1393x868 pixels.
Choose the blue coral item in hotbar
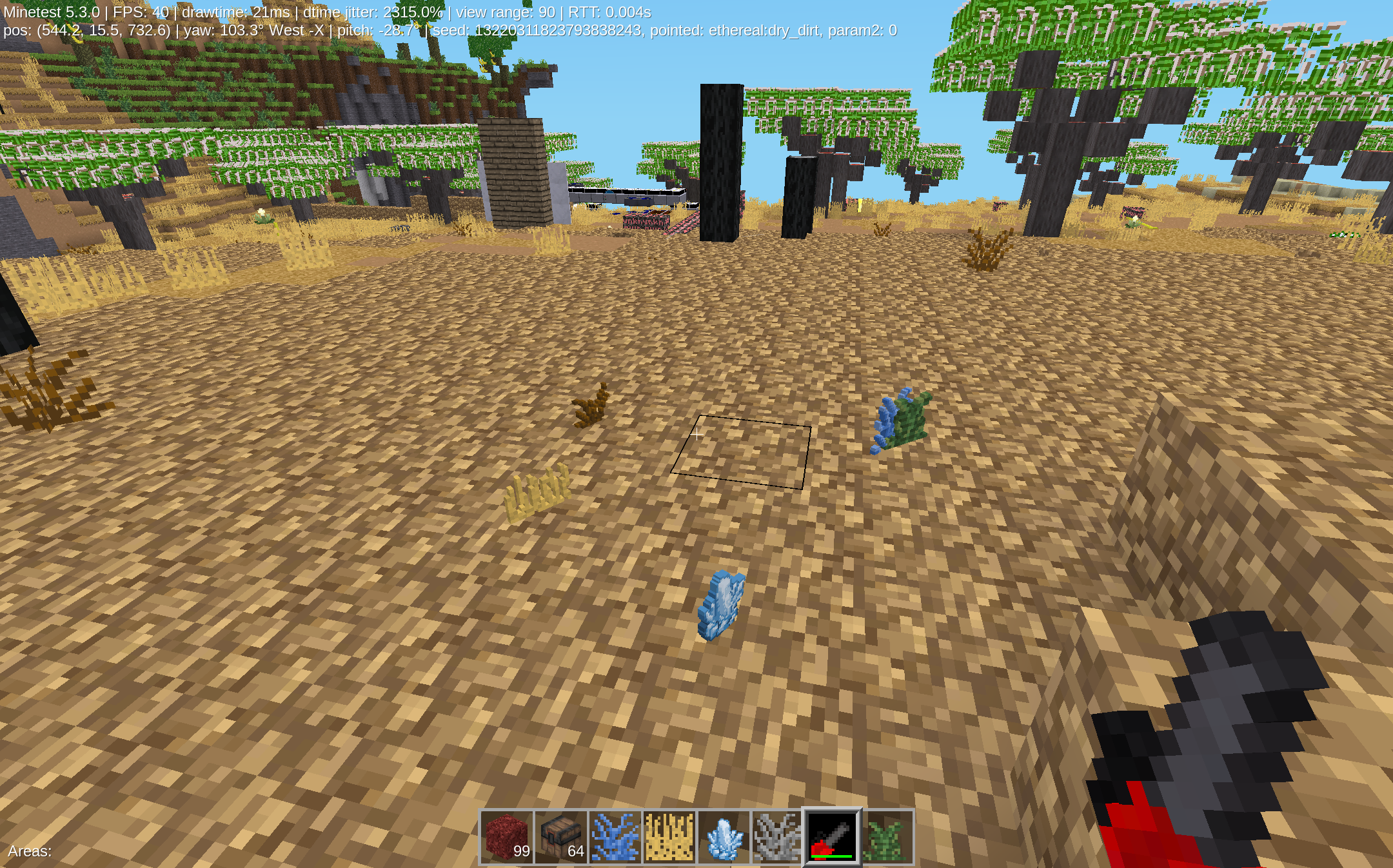coord(615,837)
